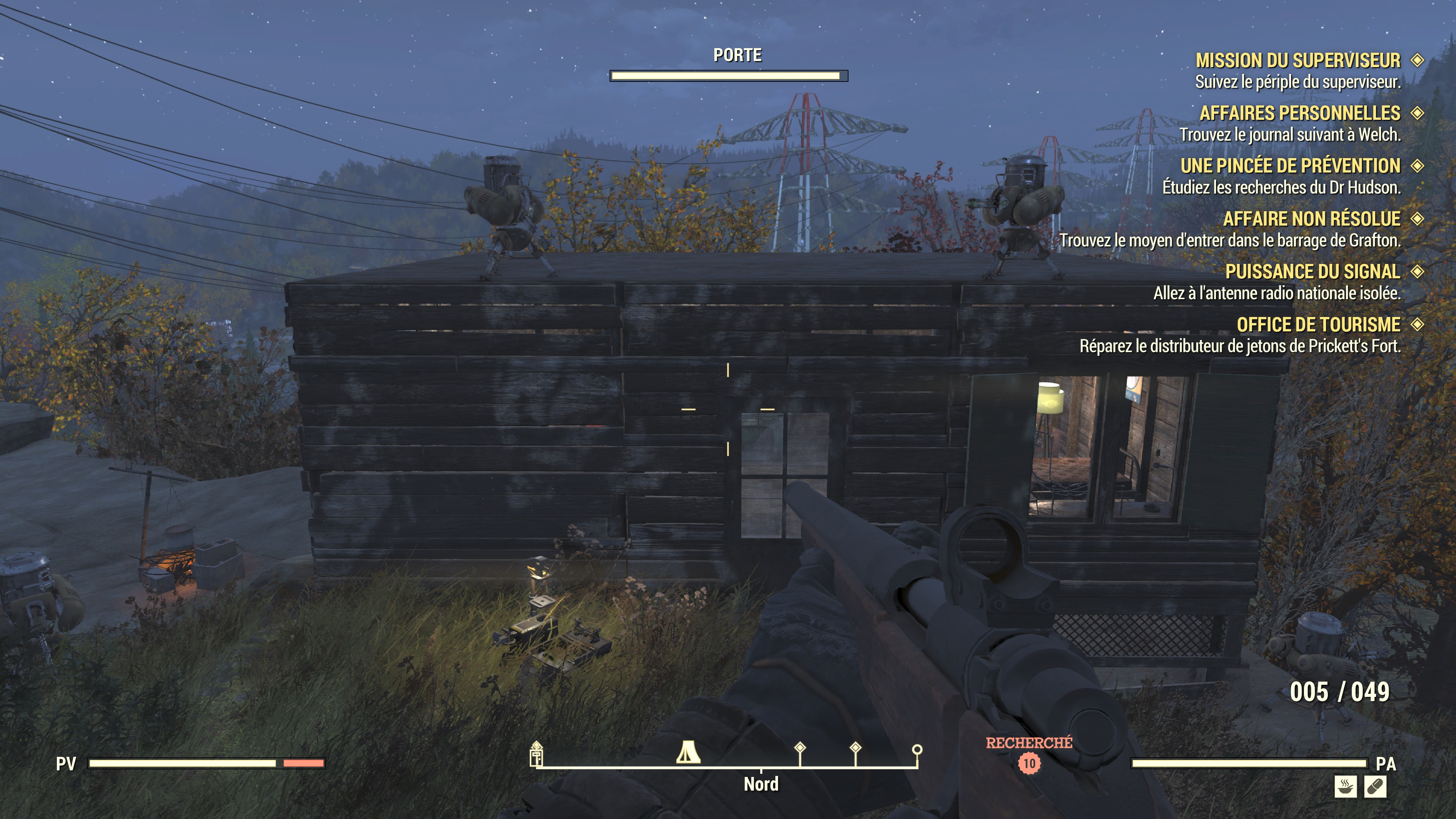
Task: Open the Puissance du Signal quest entry
Action: [1312, 272]
